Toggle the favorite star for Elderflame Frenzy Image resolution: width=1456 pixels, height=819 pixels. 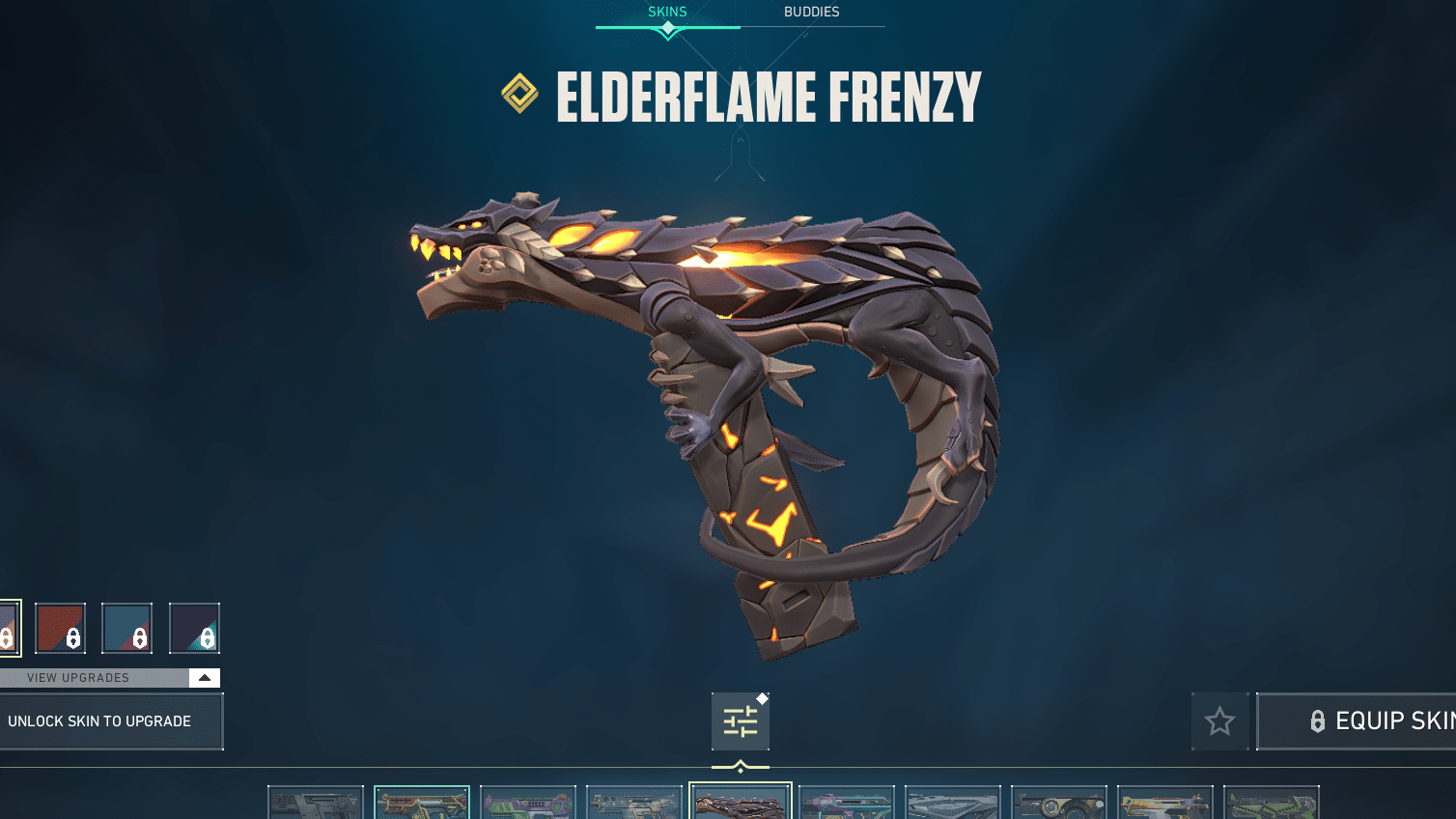1219,720
